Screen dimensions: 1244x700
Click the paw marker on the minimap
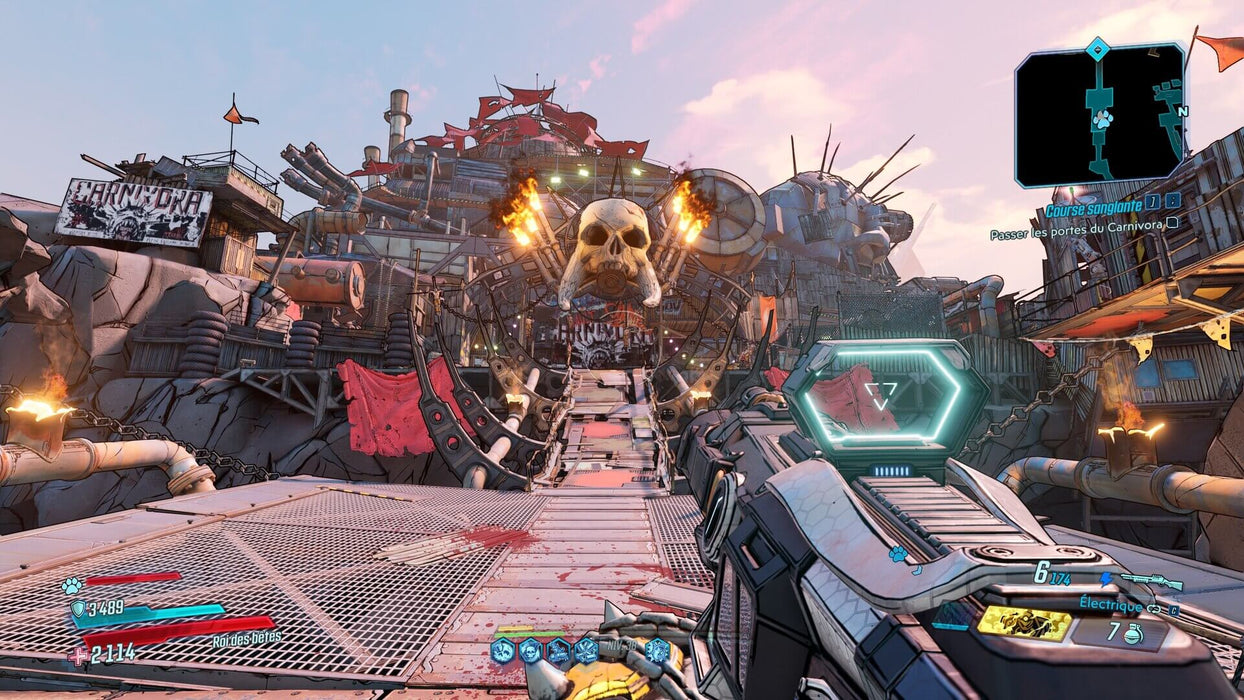(1102, 120)
